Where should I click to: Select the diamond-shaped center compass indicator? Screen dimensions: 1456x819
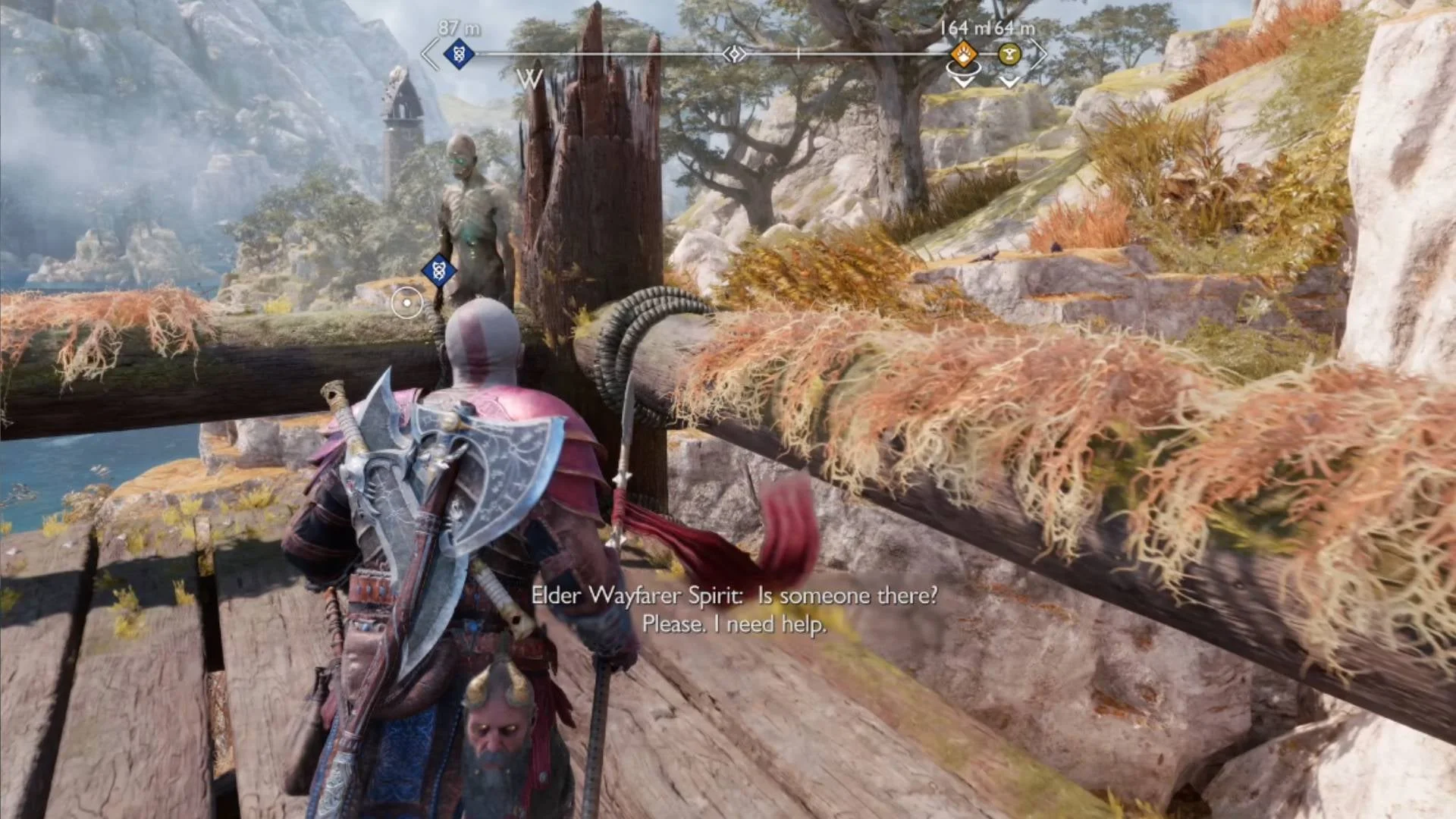pos(736,53)
